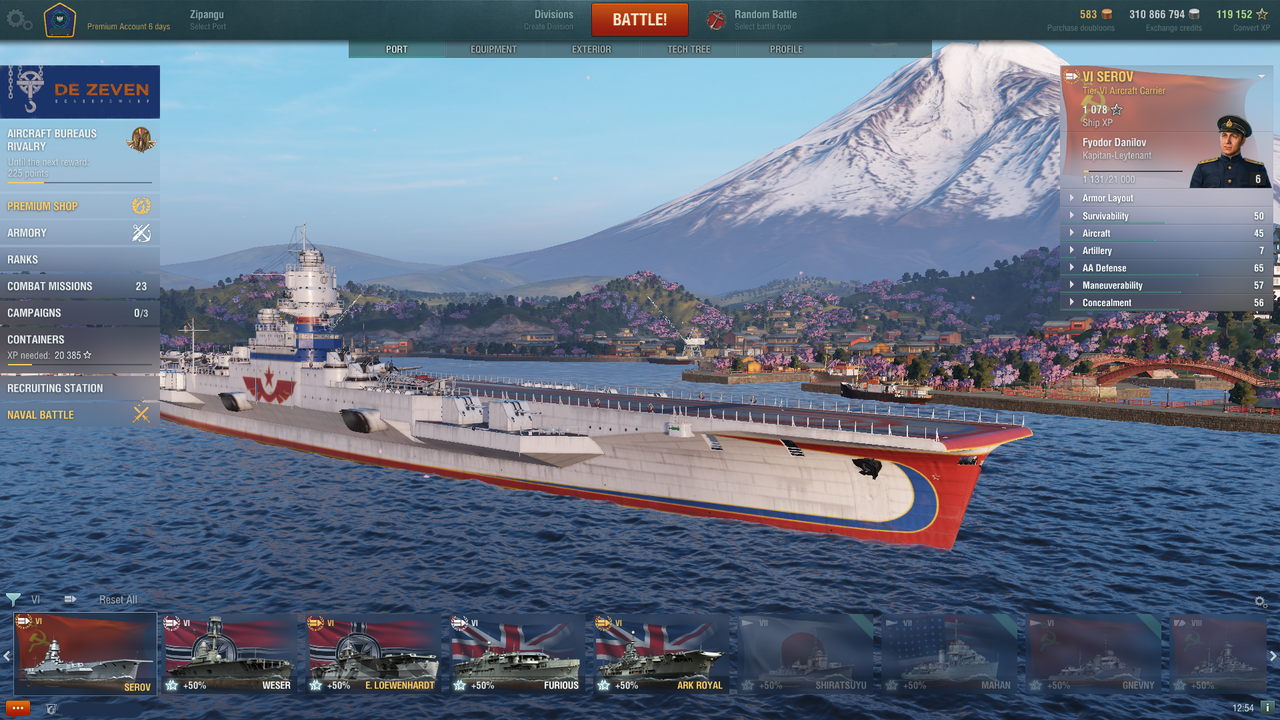Open the settings gear menu
This screenshot has width=1280, height=720.
(x=19, y=20)
